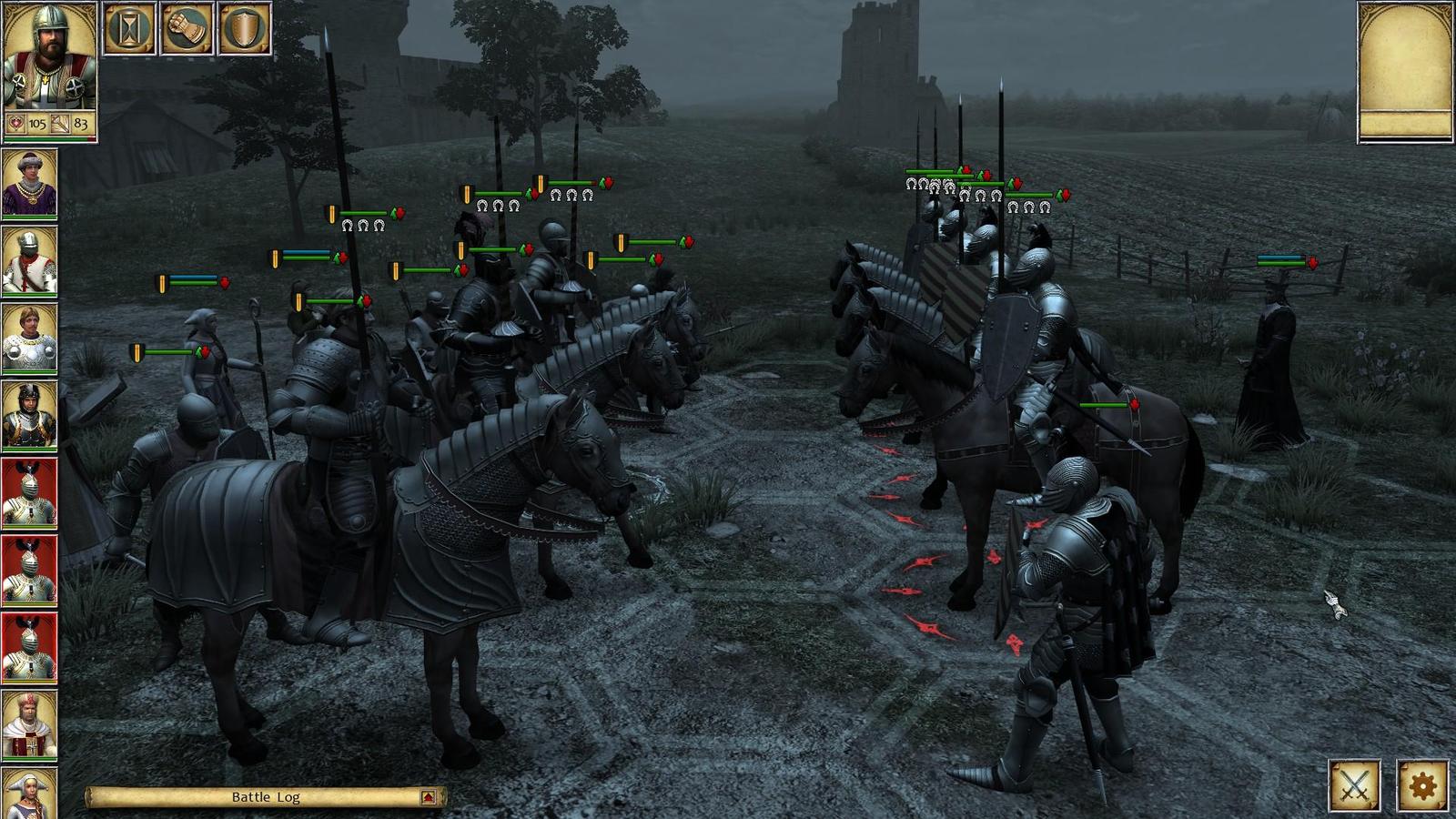Select the golden-armored knight portrait in sidebar
Viewport: 1456px width, 819px height.
(x=27, y=412)
